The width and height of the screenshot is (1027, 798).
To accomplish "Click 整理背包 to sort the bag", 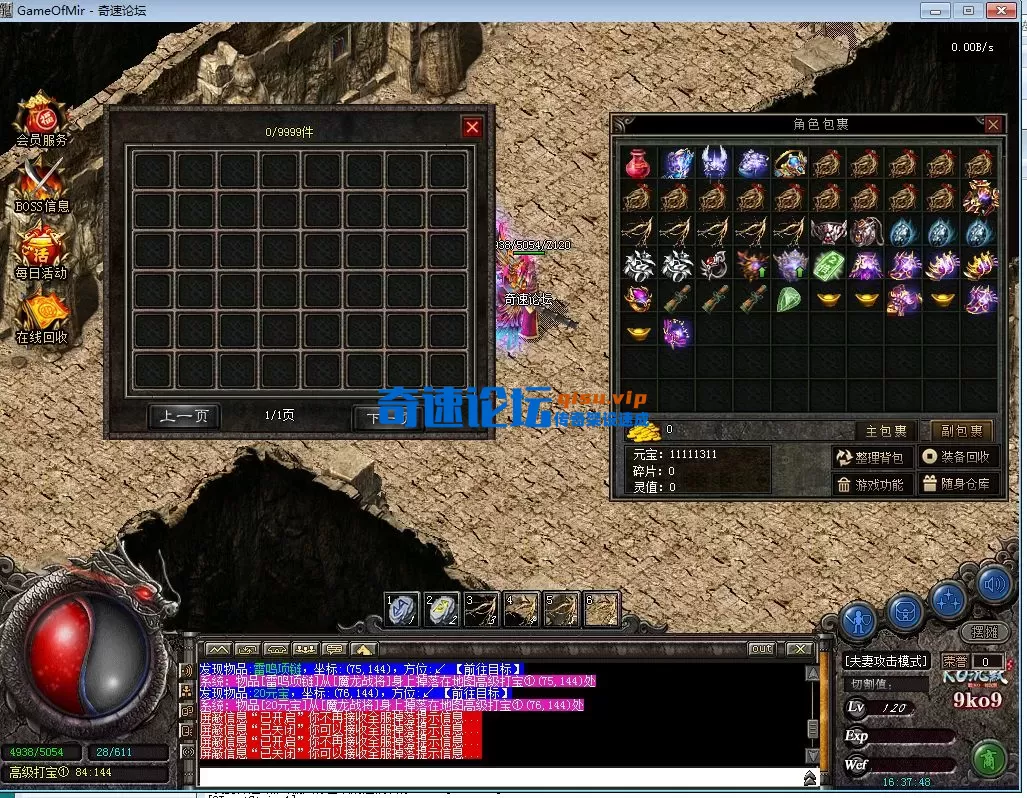I will (x=872, y=457).
